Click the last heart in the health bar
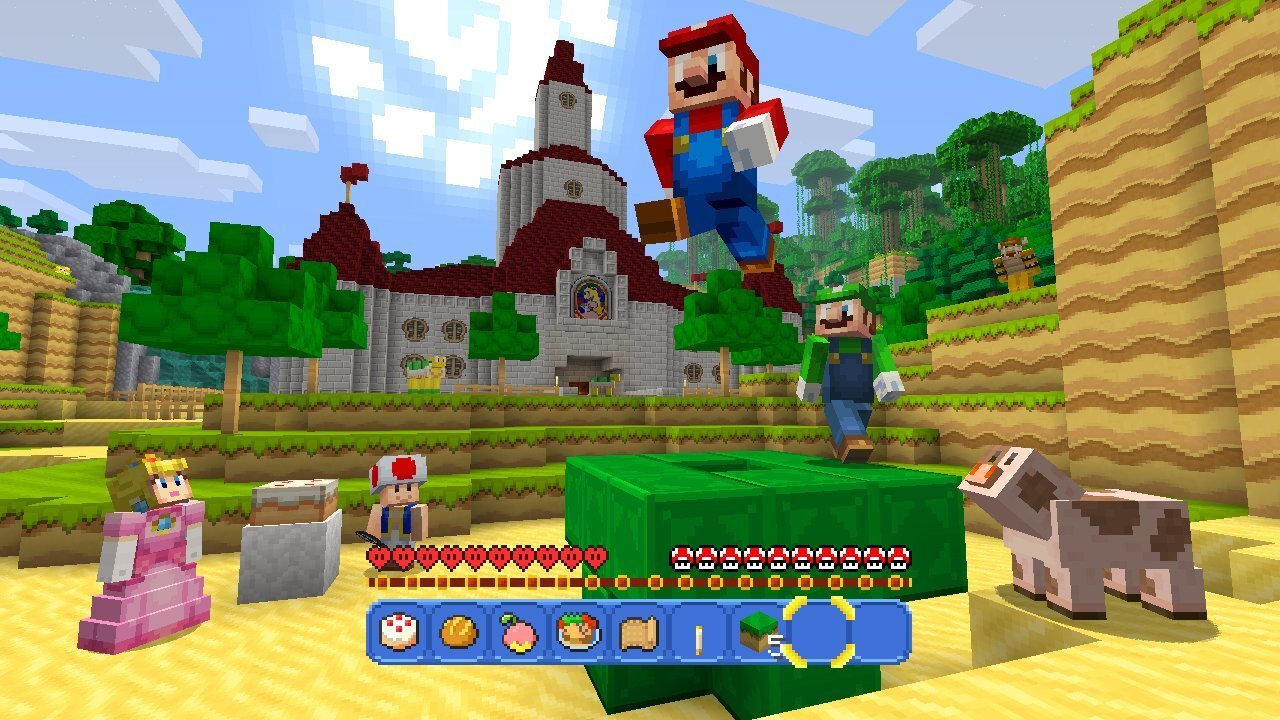 pyautogui.click(x=597, y=556)
